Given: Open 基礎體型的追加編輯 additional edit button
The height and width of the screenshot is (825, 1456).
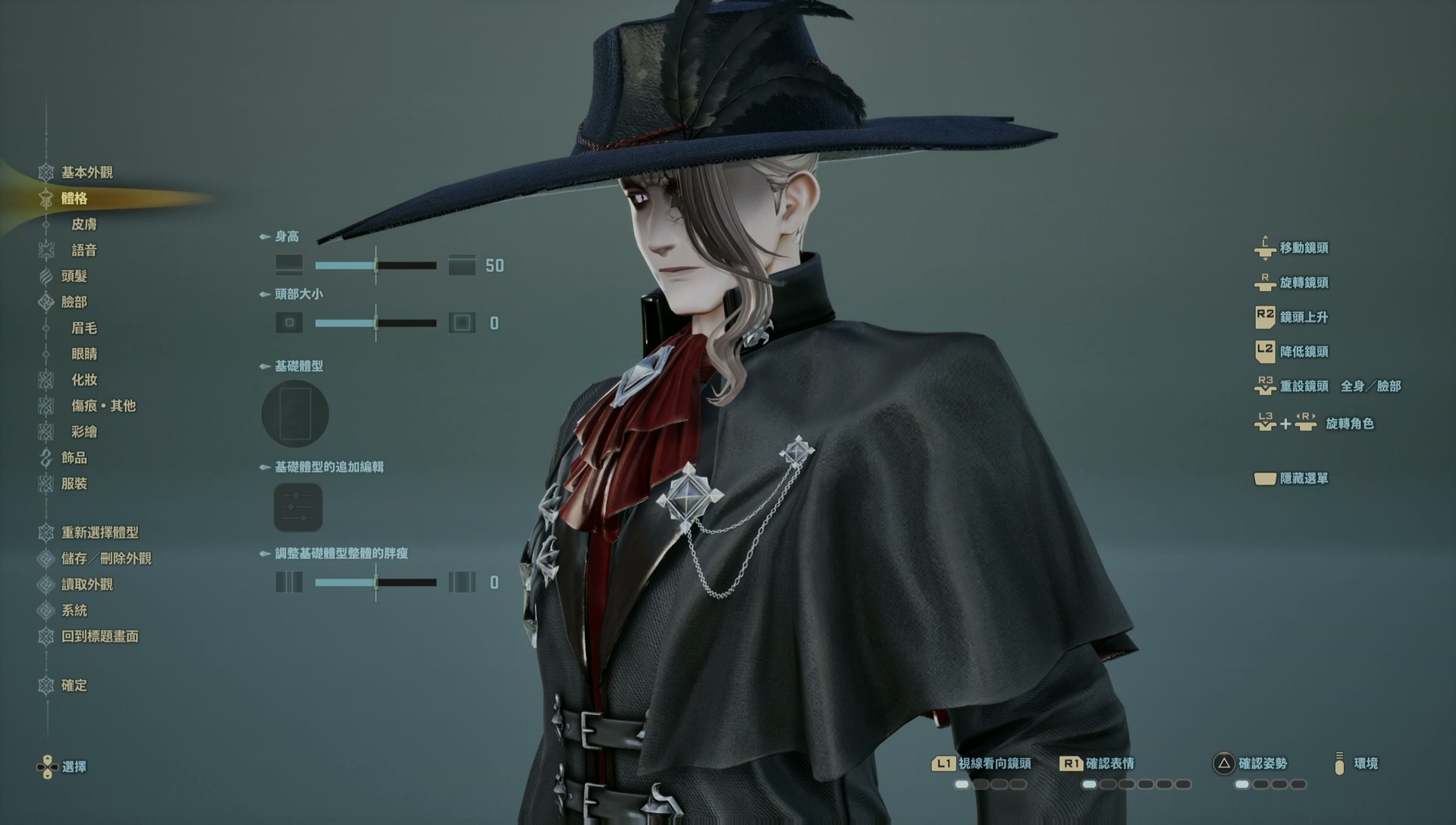Looking at the screenshot, I should pos(298,507).
